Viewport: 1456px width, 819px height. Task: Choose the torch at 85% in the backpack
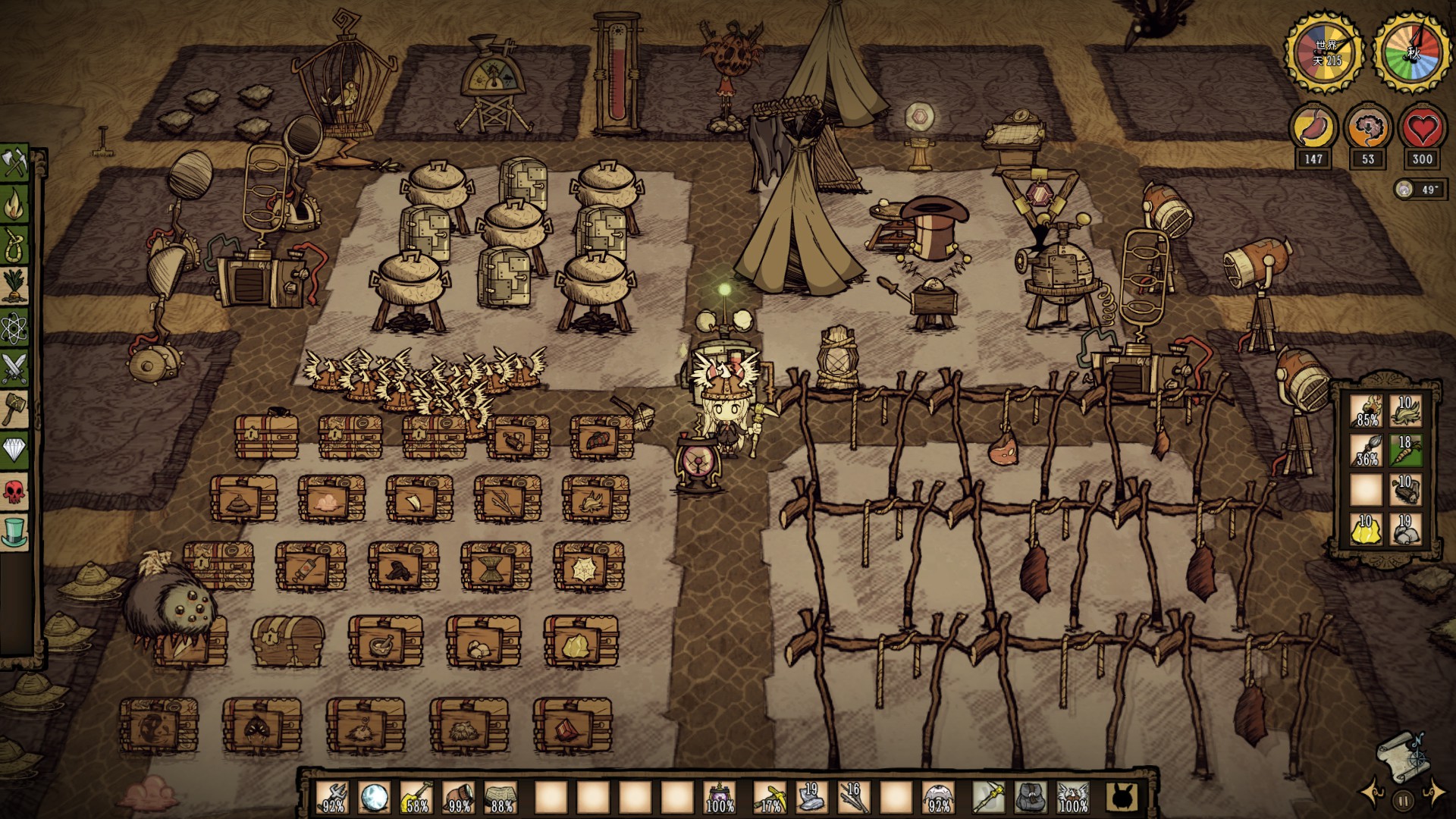coord(1367,411)
